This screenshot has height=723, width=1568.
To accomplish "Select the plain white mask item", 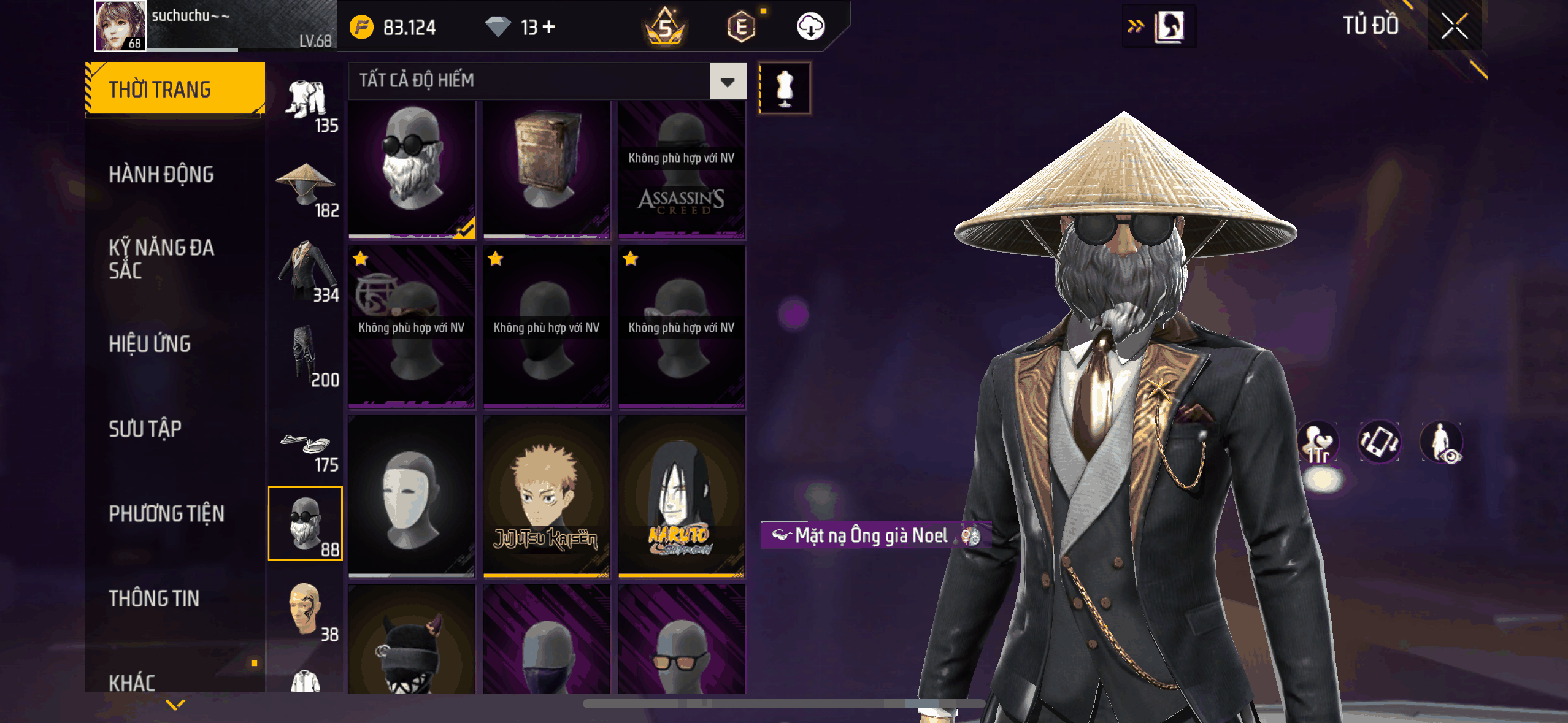I will [x=412, y=495].
